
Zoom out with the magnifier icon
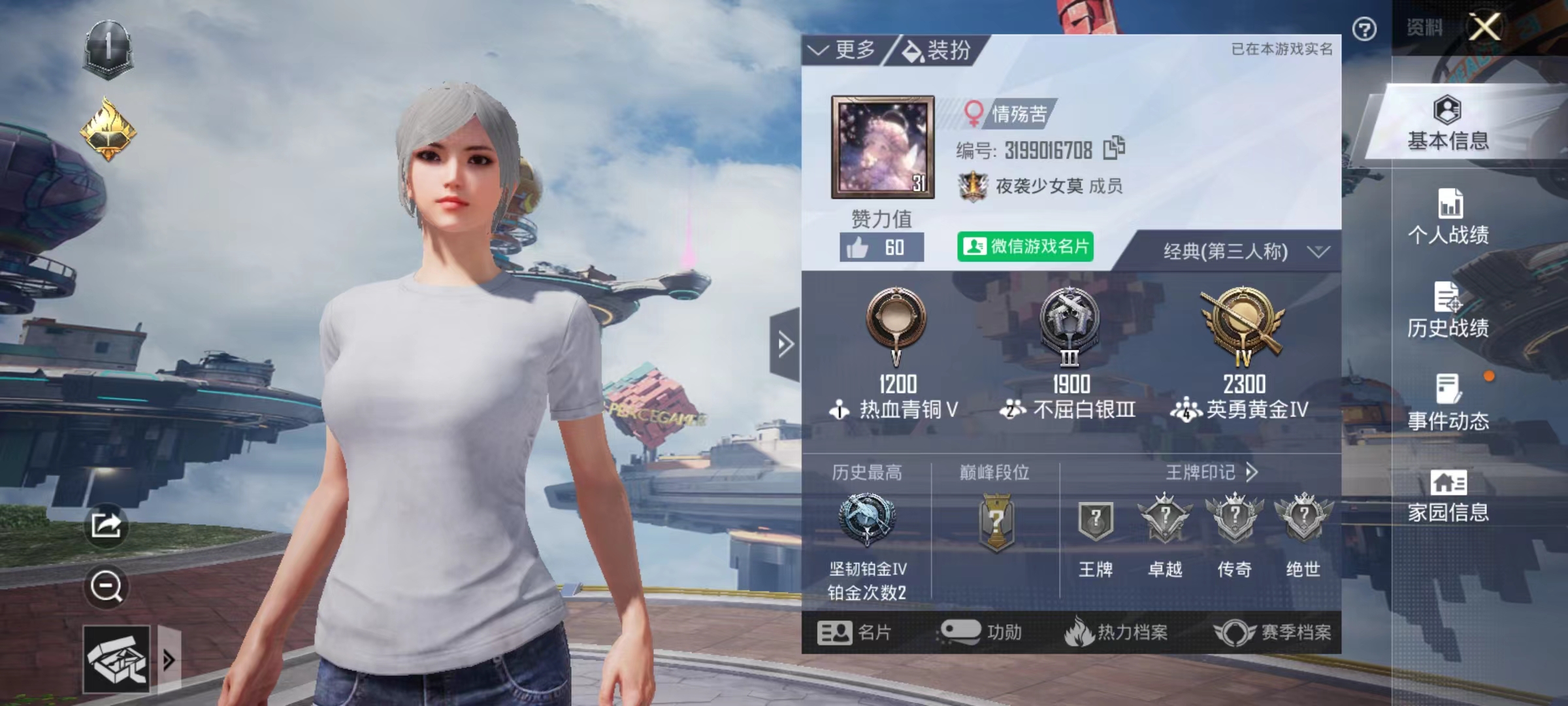[106, 586]
